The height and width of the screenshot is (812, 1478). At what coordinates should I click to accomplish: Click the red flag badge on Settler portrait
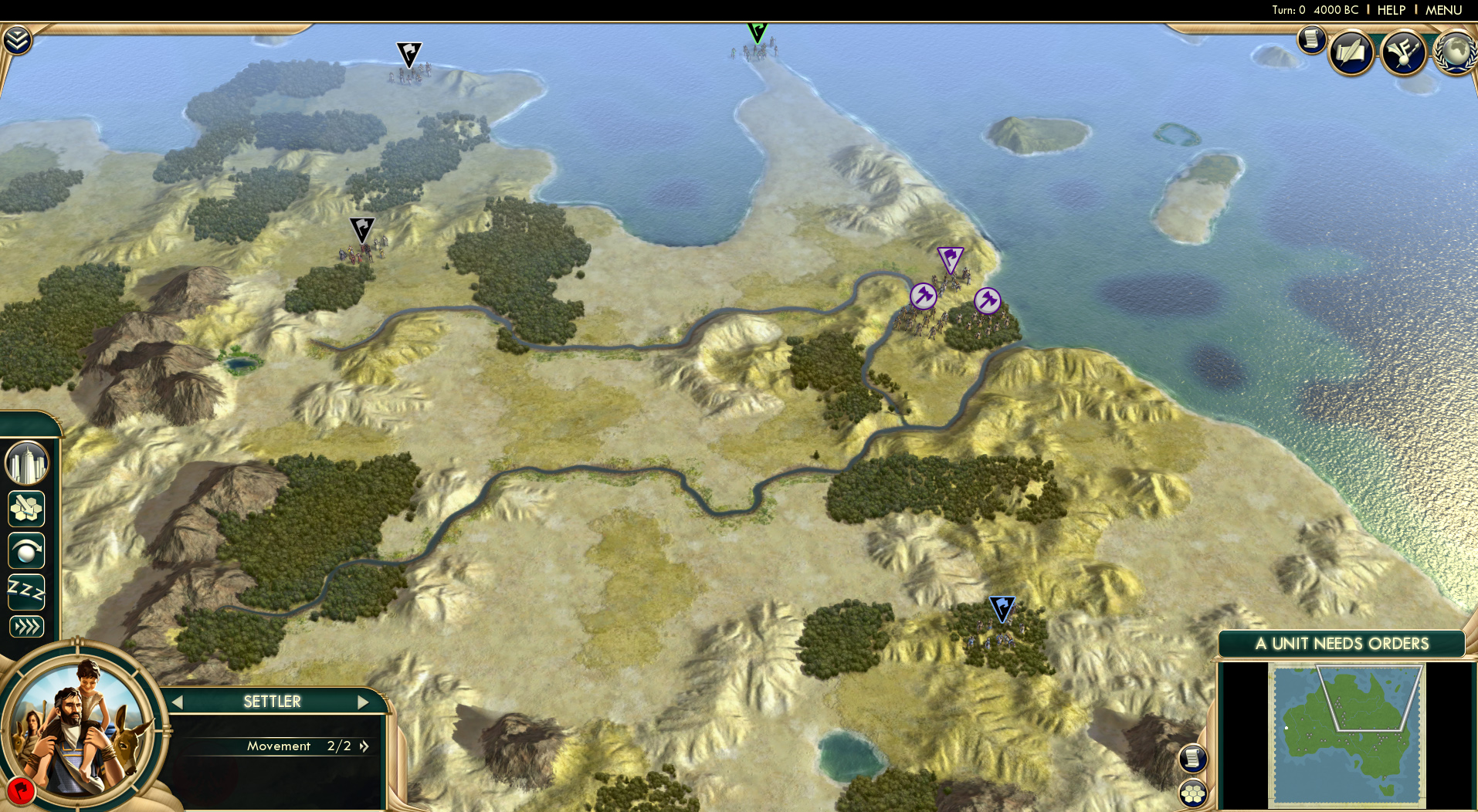tap(23, 791)
